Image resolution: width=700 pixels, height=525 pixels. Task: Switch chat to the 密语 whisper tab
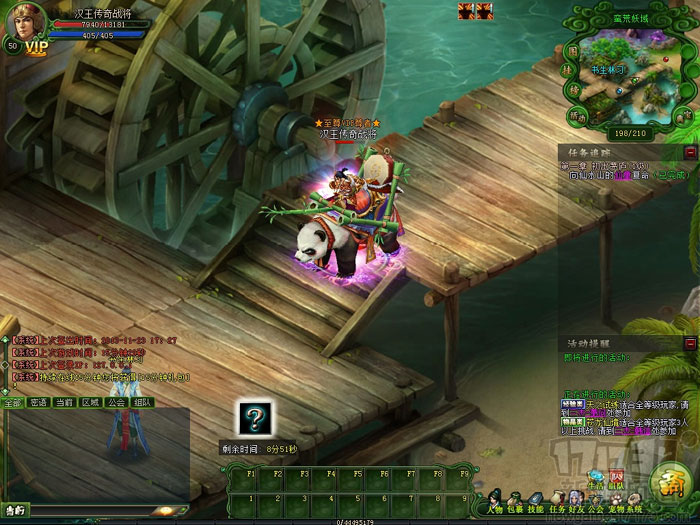(38, 403)
